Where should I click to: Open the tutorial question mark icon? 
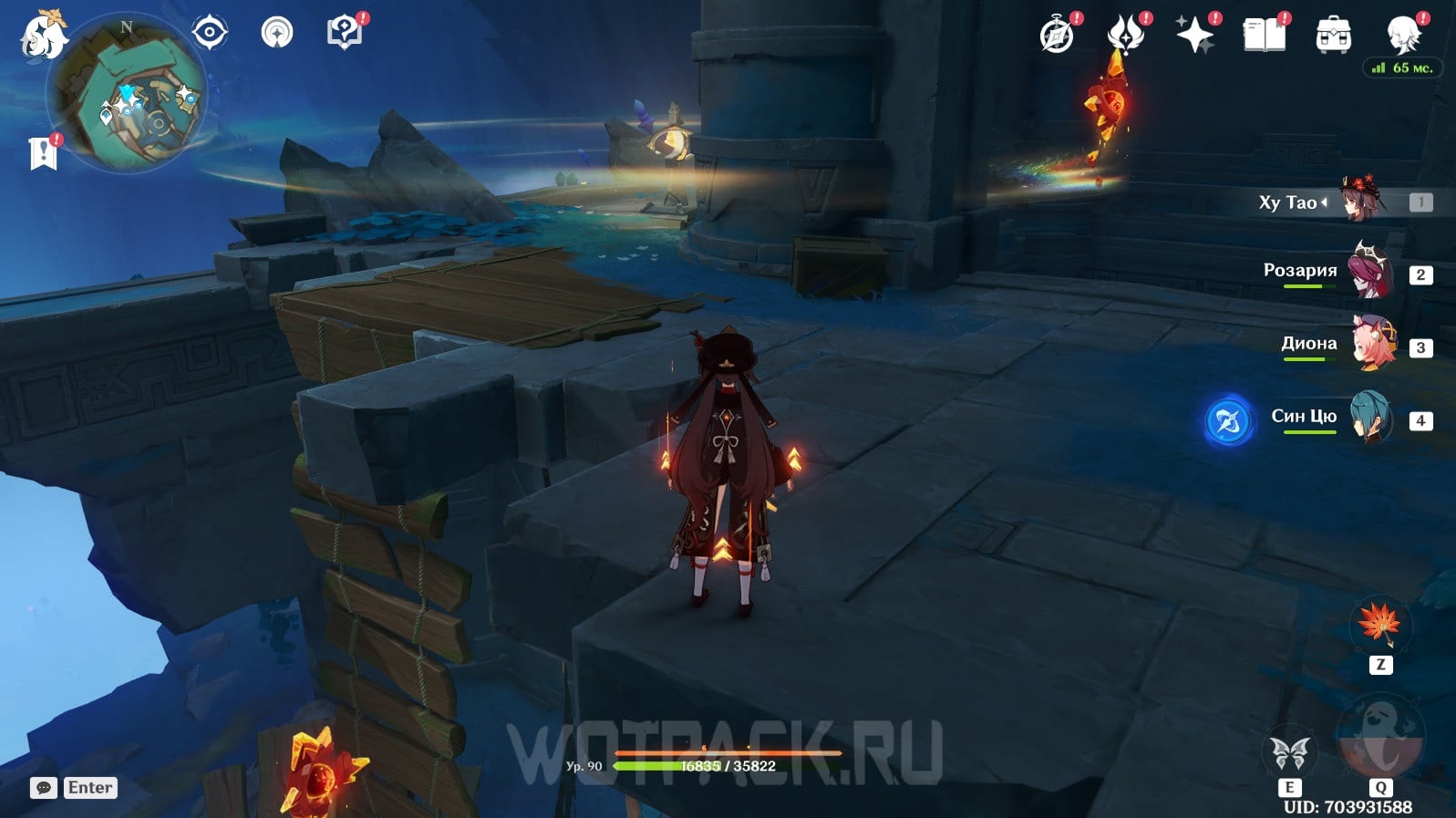[x=344, y=33]
